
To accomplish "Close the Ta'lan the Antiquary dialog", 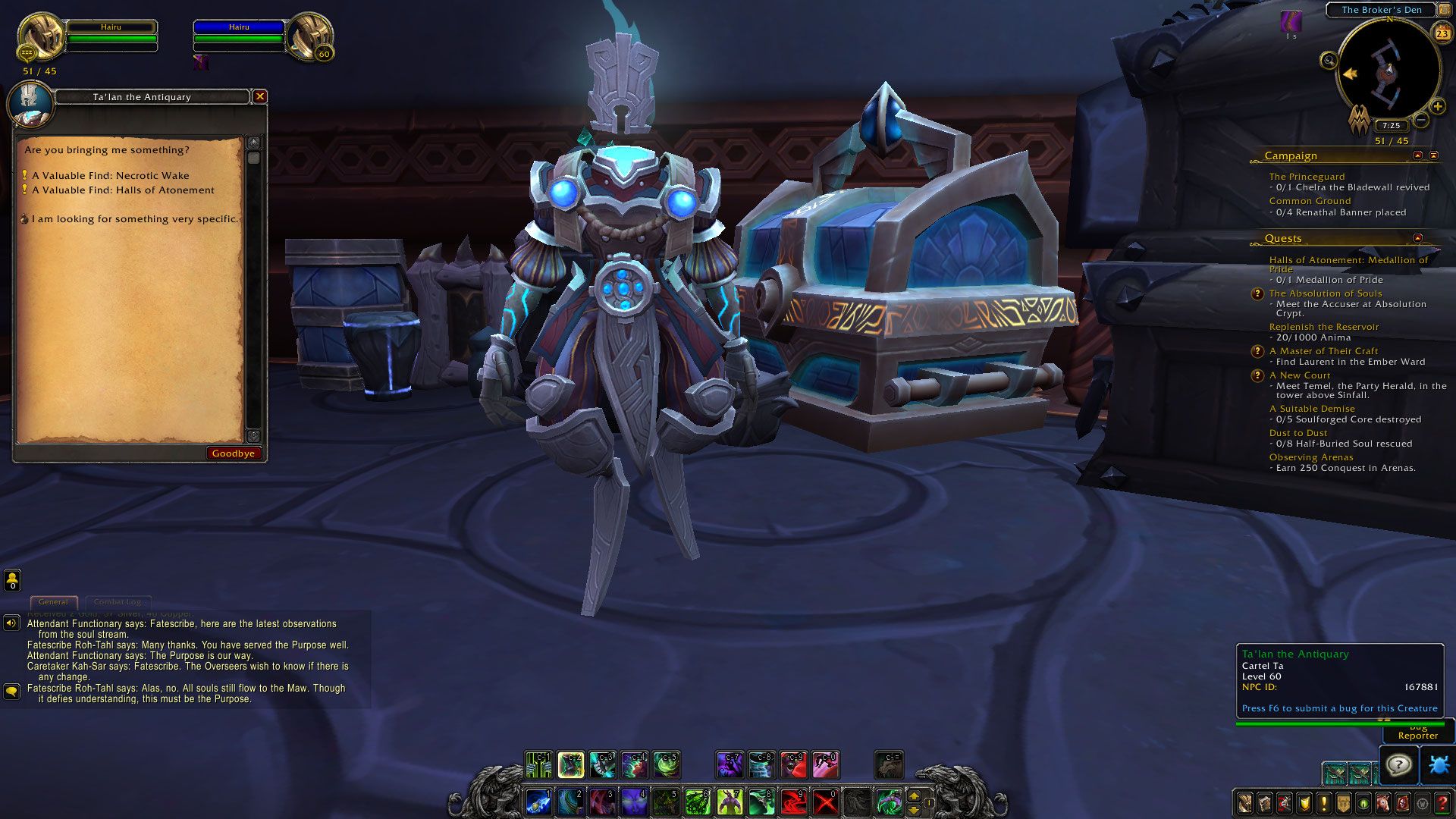I will pos(260,96).
